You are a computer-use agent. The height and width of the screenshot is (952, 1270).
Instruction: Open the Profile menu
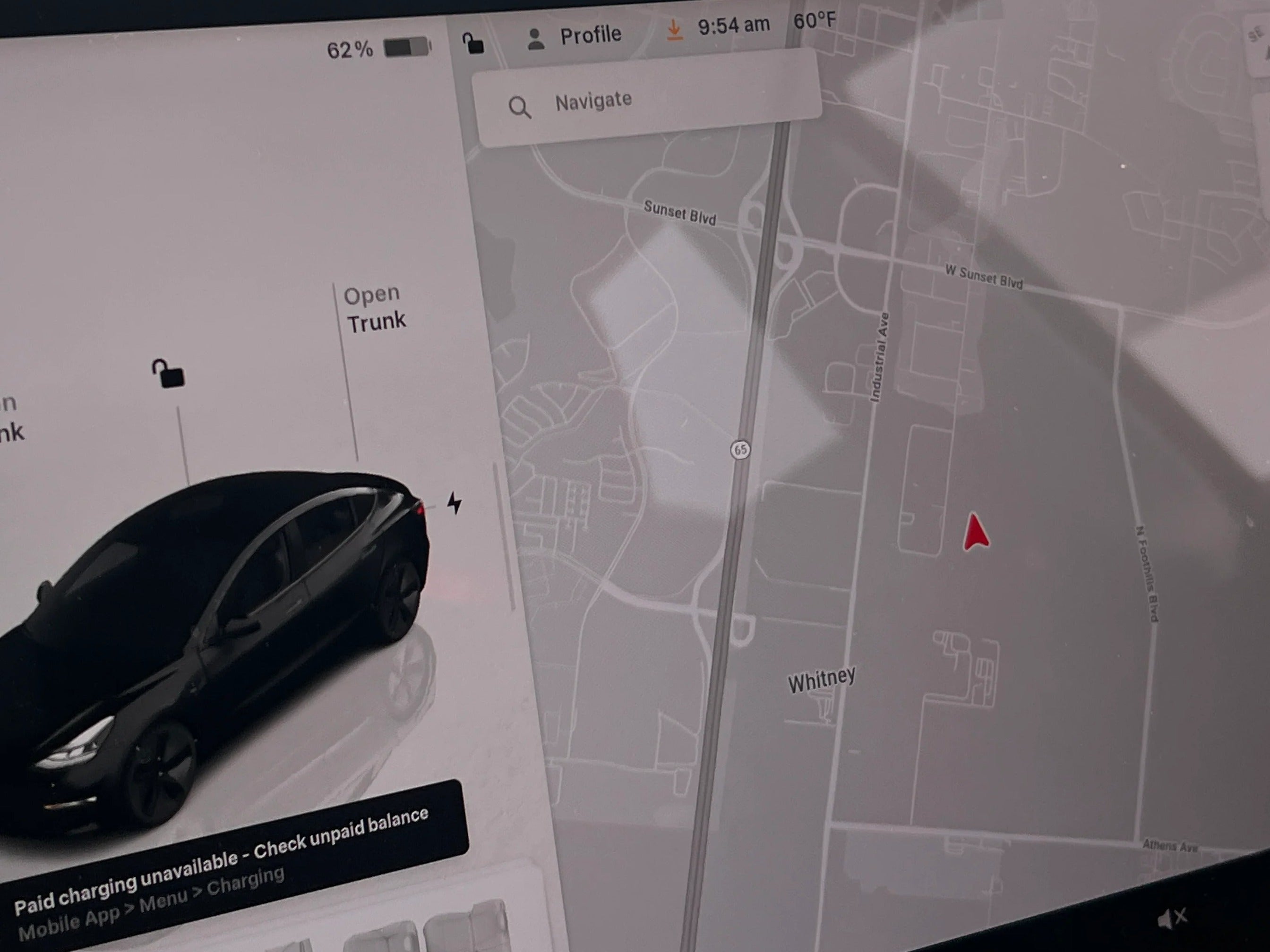[574, 37]
